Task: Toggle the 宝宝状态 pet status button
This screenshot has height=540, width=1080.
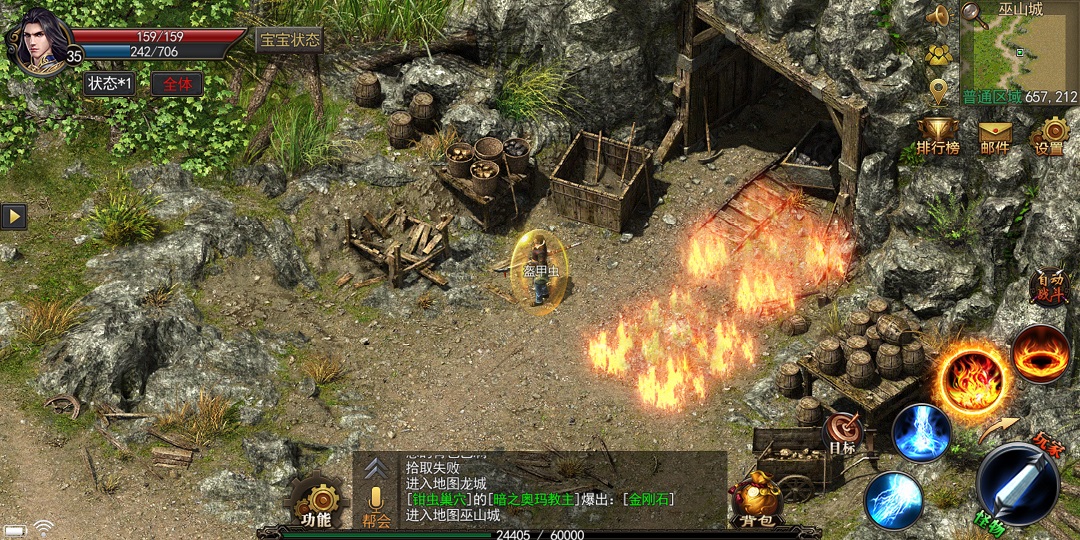Action: (290, 40)
